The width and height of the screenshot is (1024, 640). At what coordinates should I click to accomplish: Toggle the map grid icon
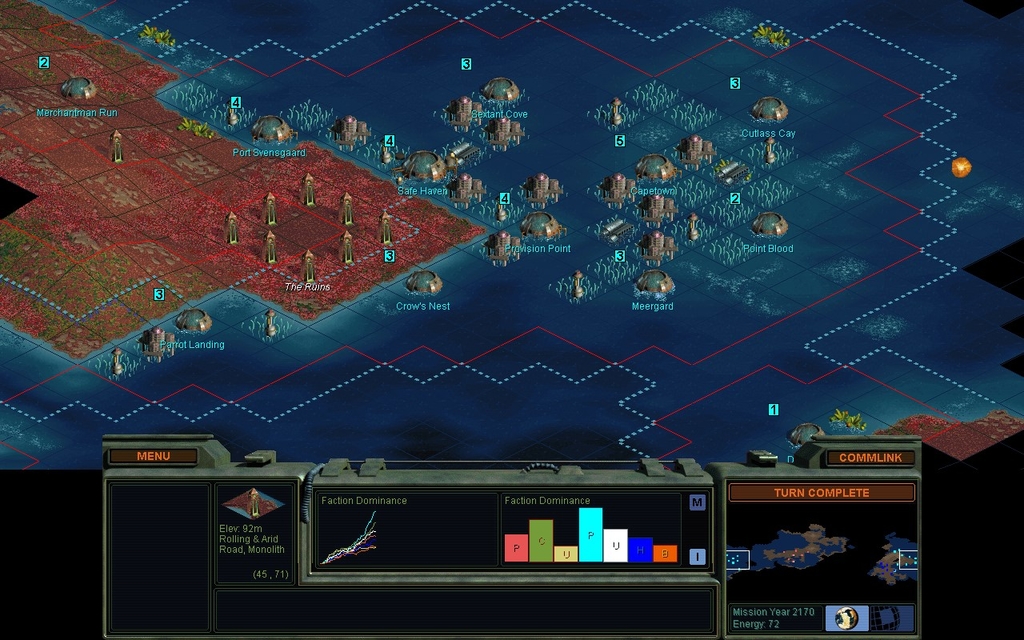pyautogui.click(x=882, y=617)
